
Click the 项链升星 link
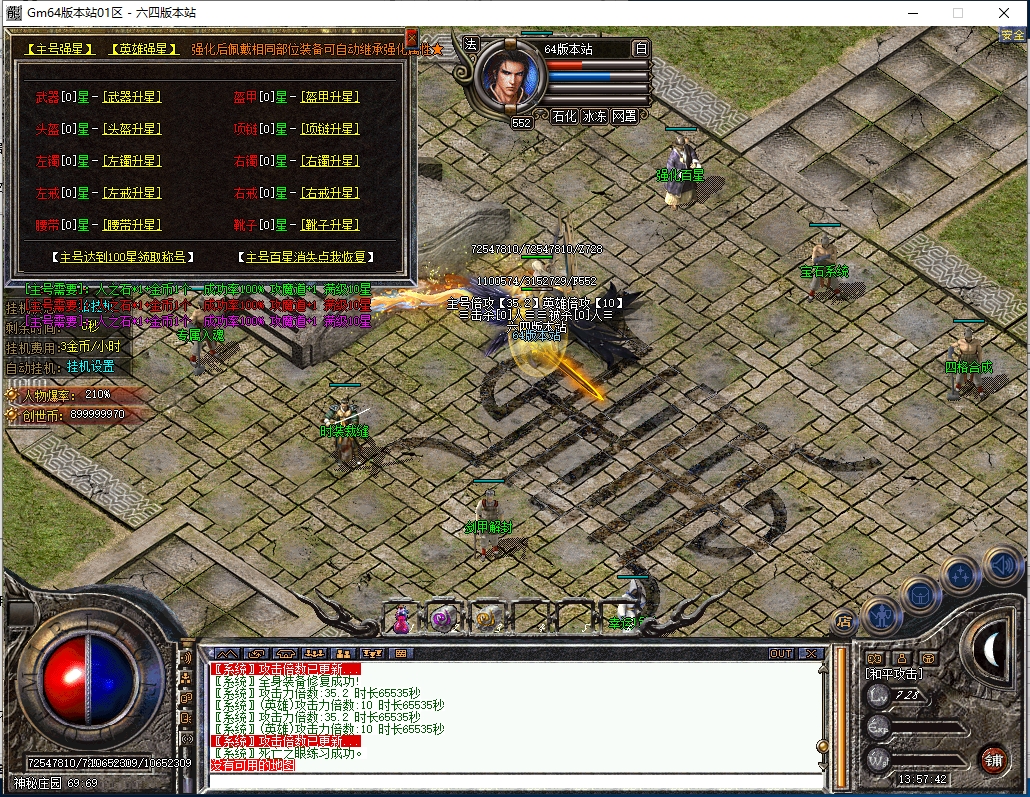coord(329,129)
